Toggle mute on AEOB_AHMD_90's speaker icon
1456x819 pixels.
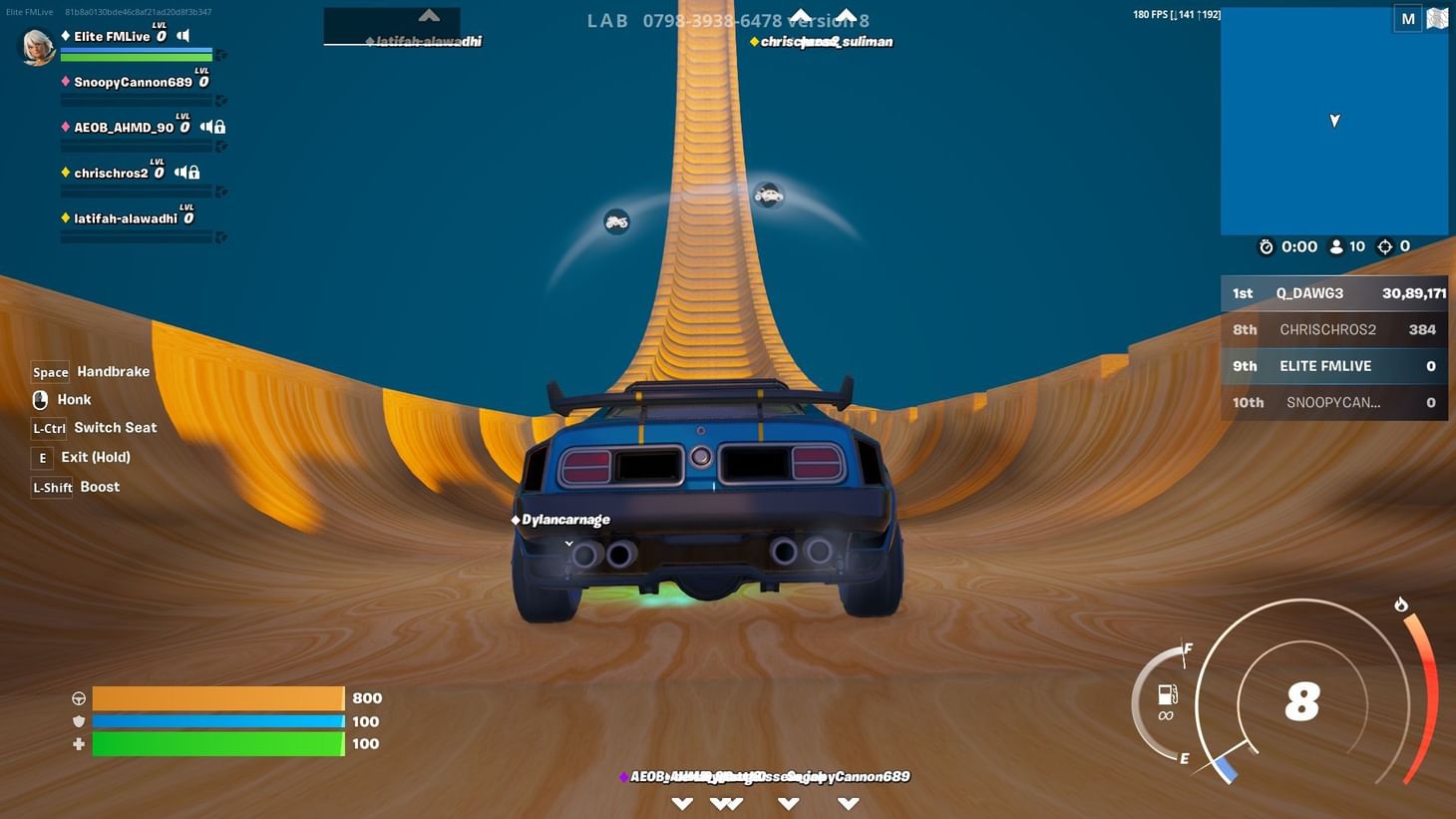tap(204, 127)
